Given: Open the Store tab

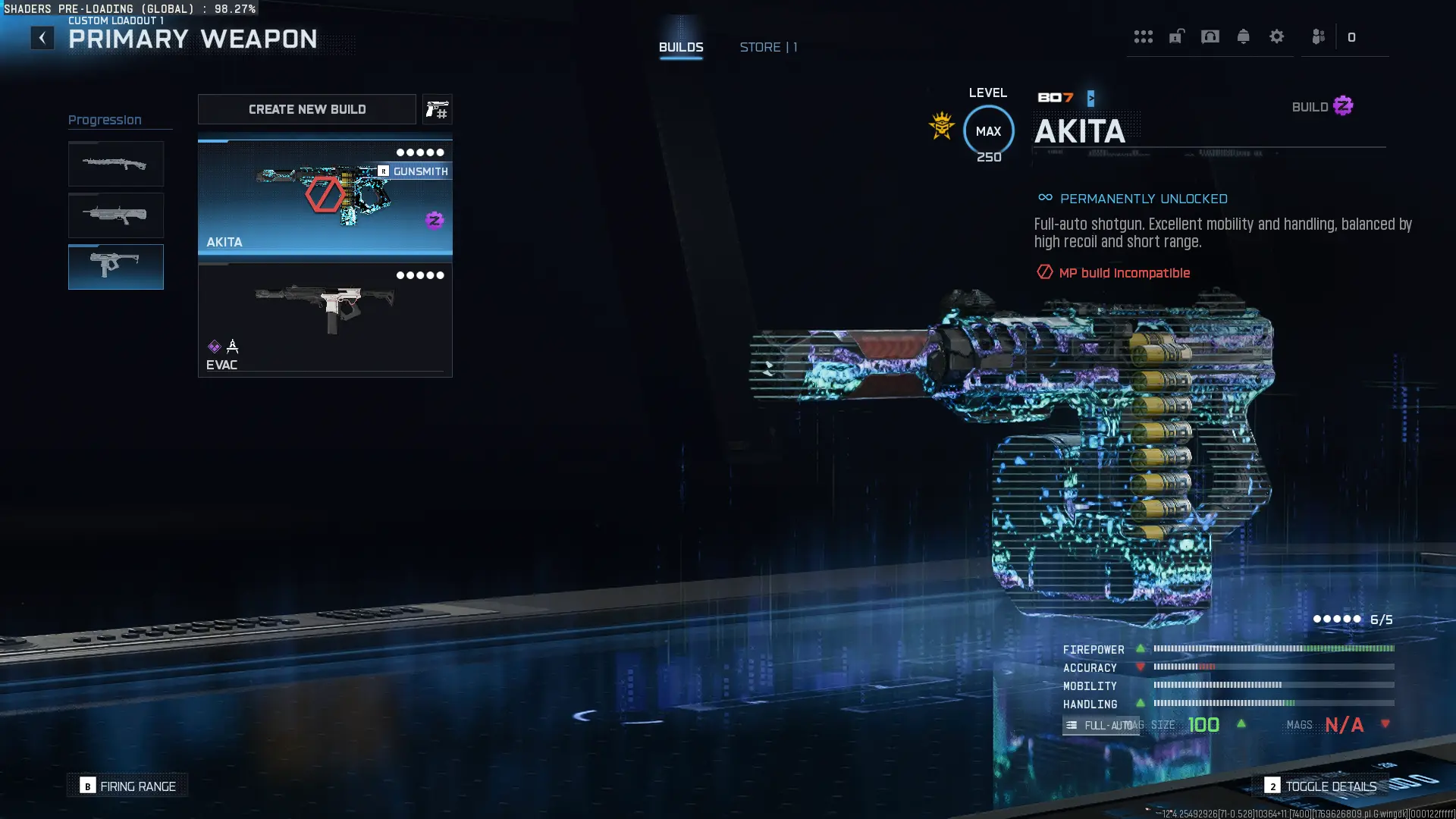Looking at the screenshot, I should [x=768, y=46].
